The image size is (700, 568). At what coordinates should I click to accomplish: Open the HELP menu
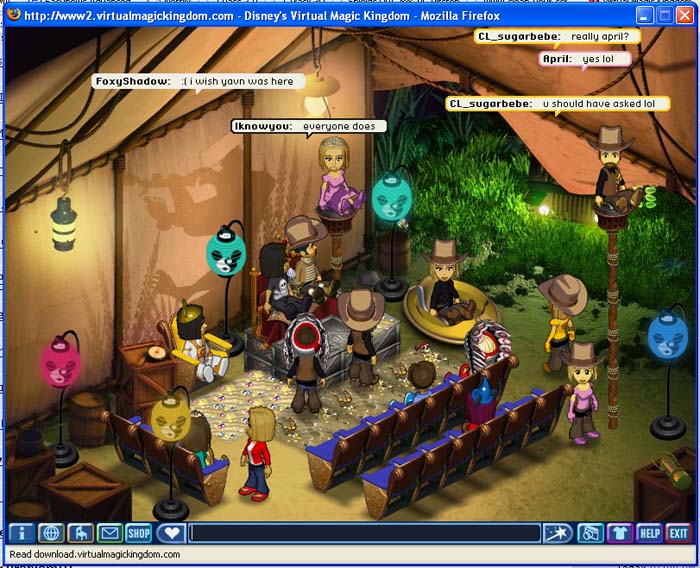tap(649, 533)
